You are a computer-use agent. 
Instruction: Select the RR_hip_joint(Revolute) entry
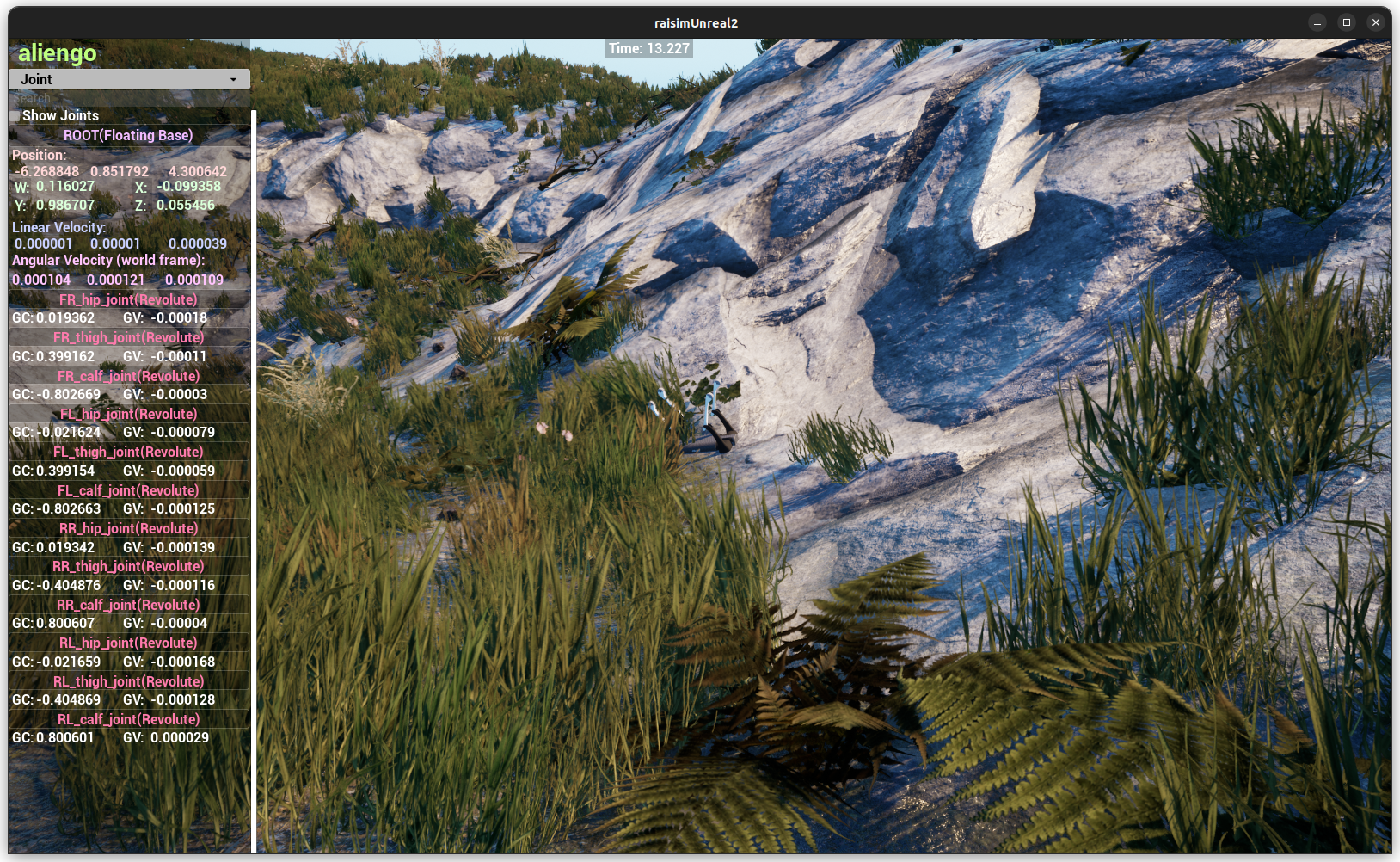click(x=127, y=528)
